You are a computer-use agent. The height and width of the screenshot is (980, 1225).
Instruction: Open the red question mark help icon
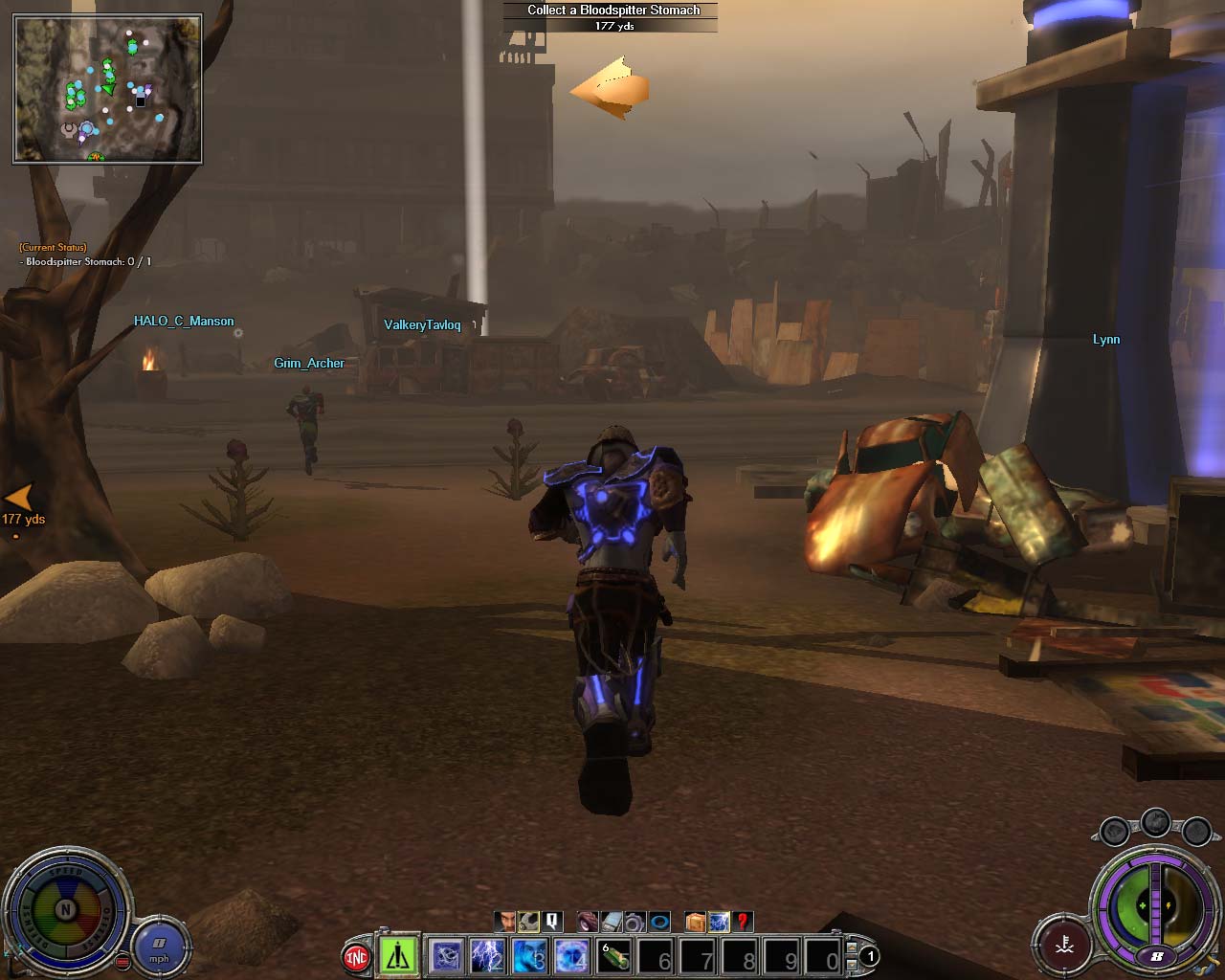click(x=743, y=922)
